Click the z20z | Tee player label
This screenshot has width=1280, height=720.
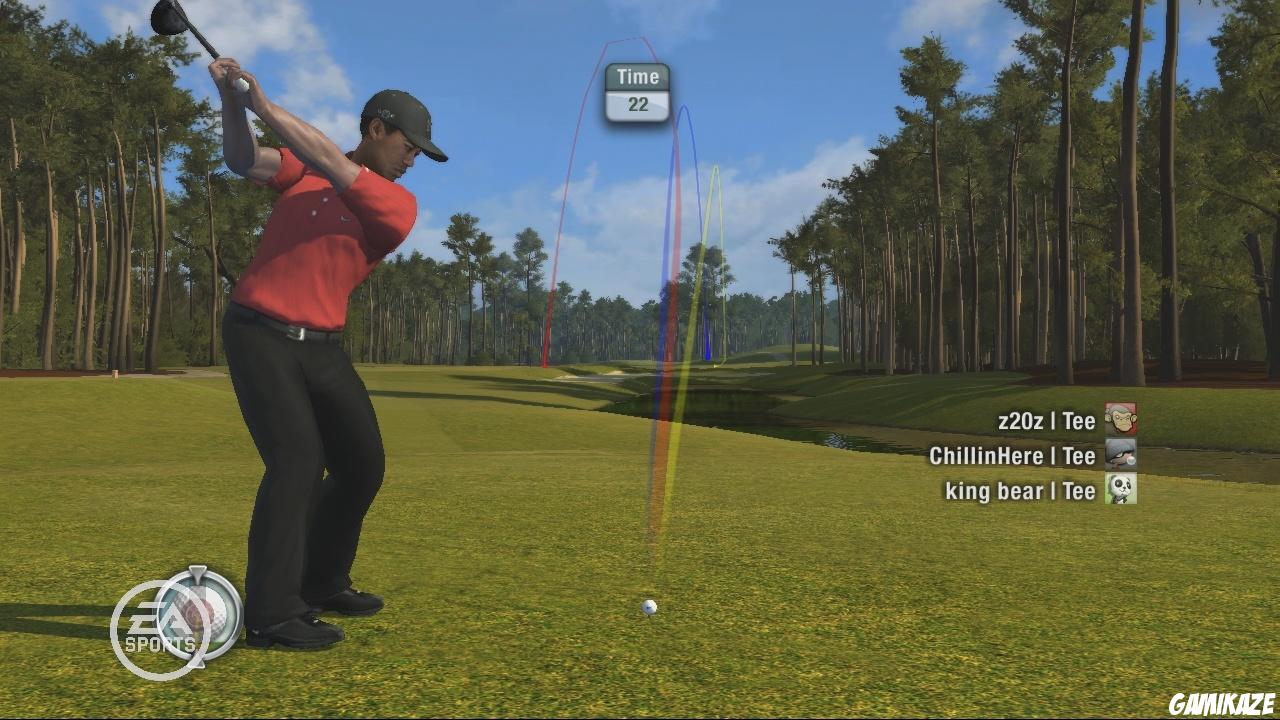(x=1045, y=419)
